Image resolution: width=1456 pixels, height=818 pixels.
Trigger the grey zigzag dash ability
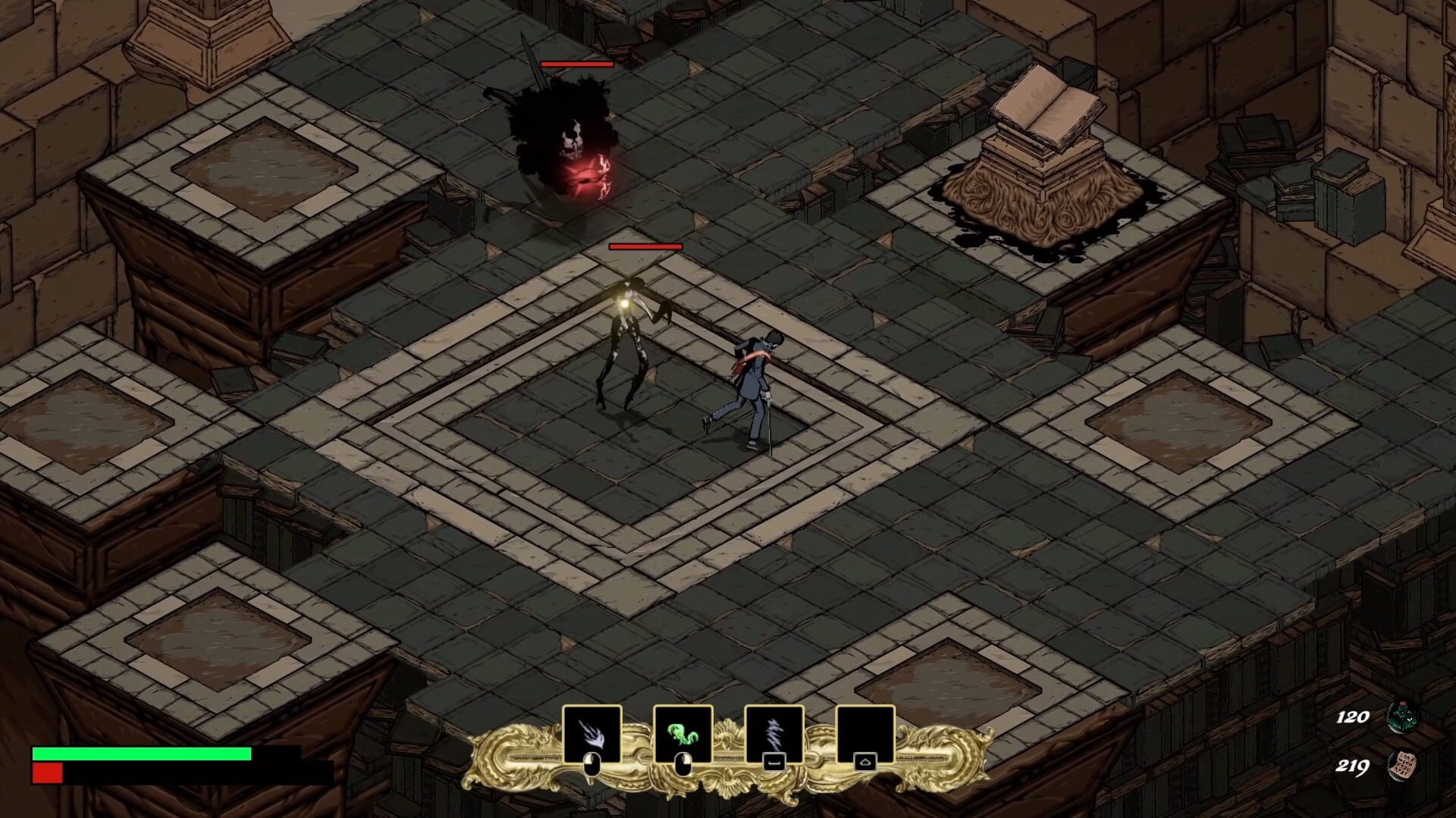773,734
